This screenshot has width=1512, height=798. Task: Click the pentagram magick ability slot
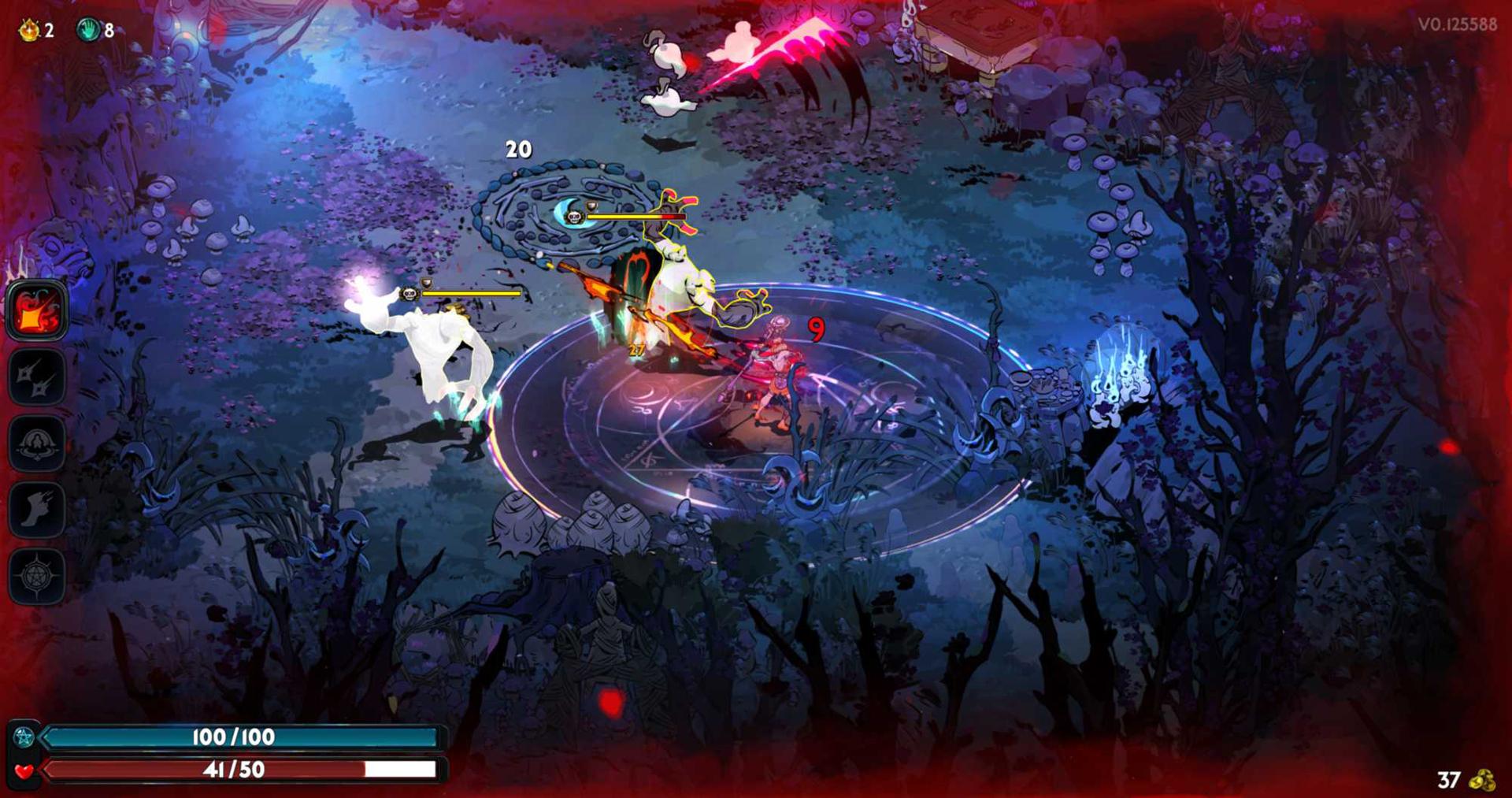click(36, 576)
